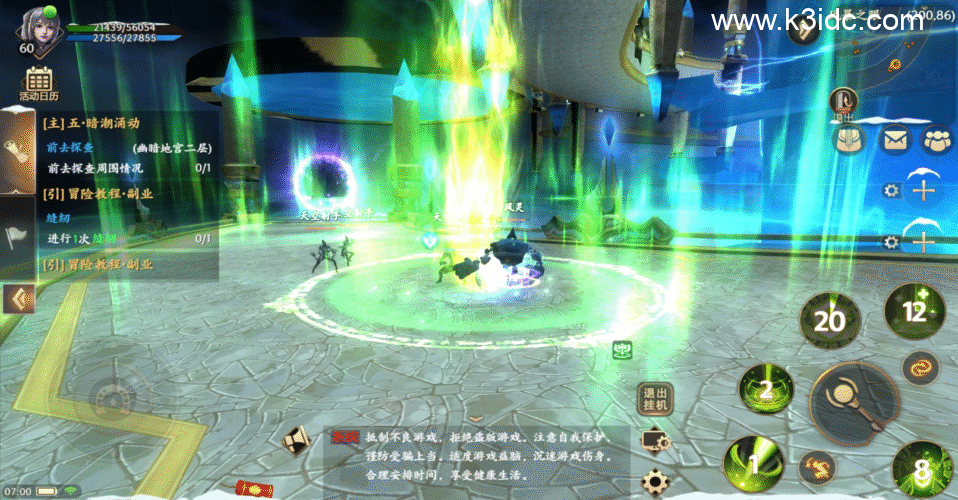
Task: Exit auto-battle with 退出挂机 button
Action: 656,399
